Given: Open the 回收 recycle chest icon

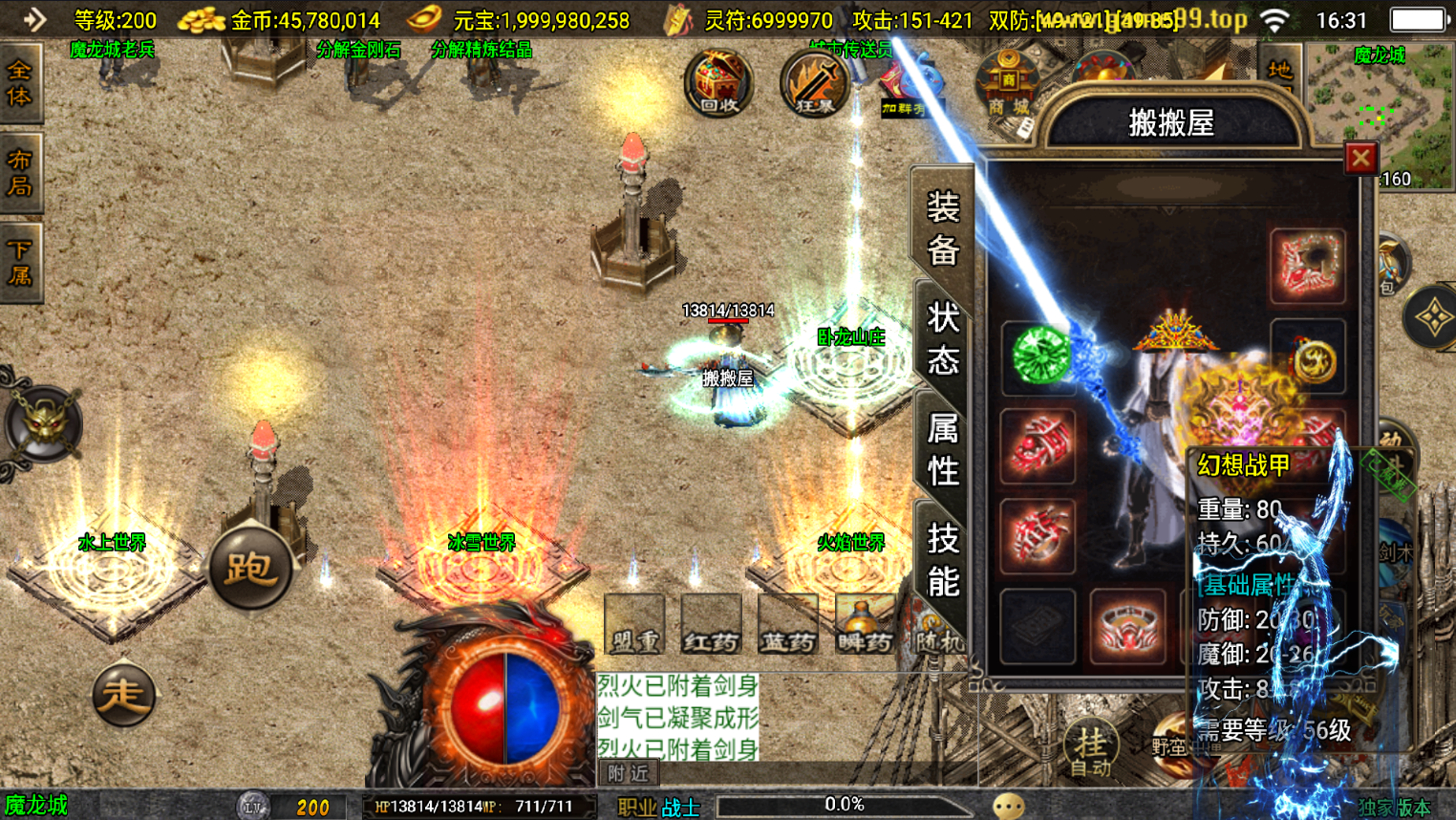Looking at the screenshot, I should click(x=718, y=82).
